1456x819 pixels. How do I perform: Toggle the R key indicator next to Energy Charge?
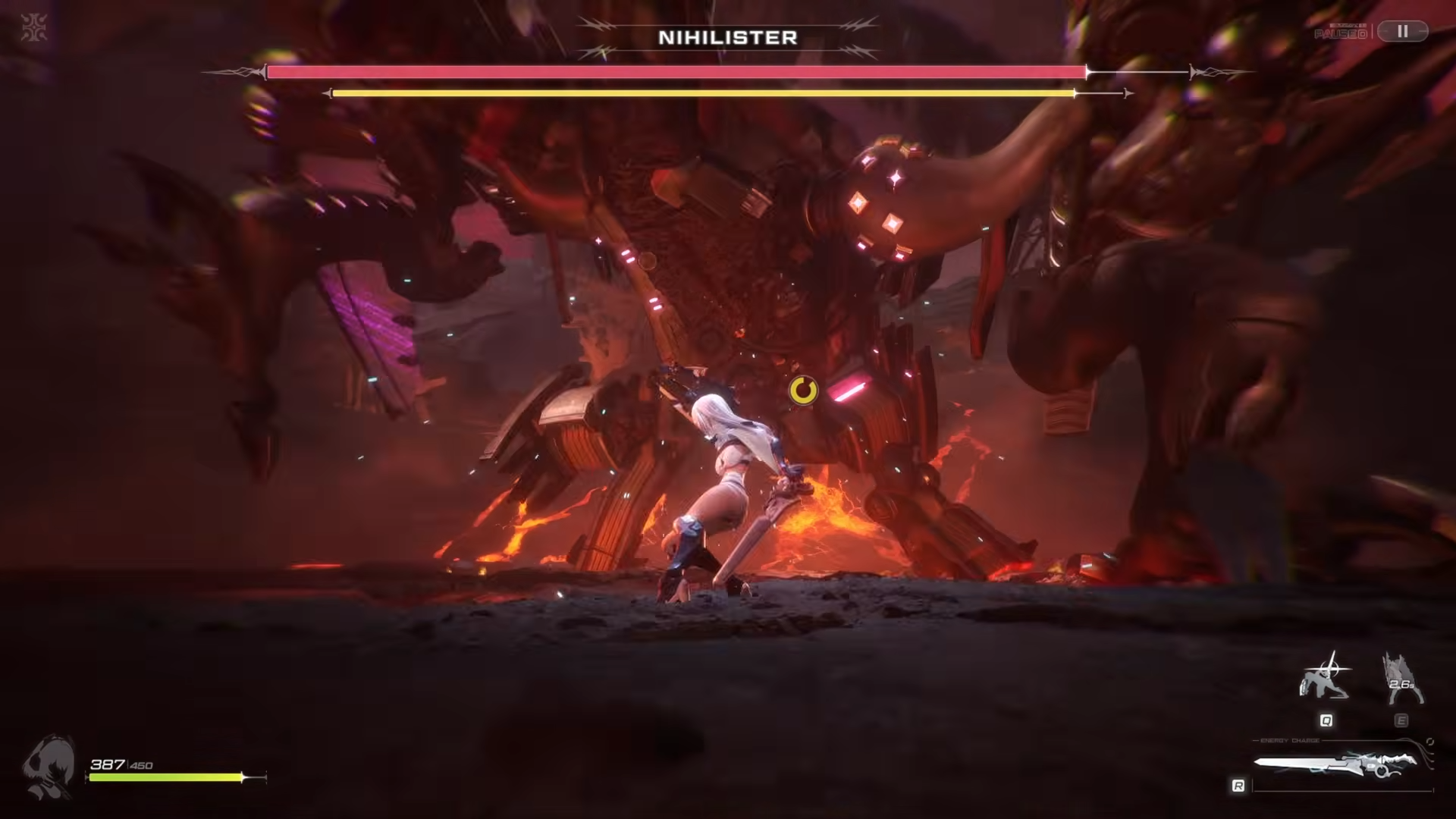(1238, 783)
